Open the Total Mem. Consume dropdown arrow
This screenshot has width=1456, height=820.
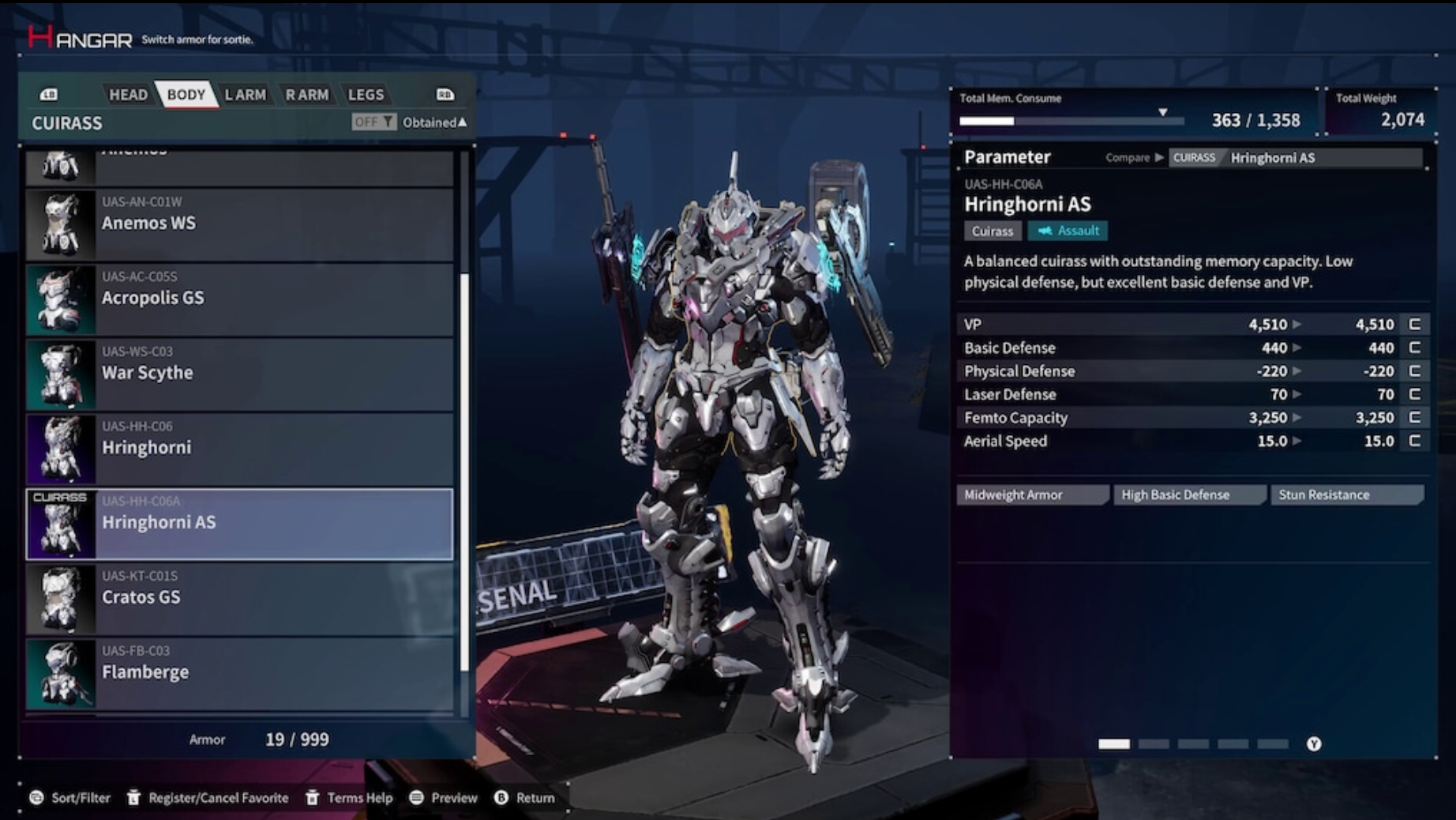click(1161, 111)
